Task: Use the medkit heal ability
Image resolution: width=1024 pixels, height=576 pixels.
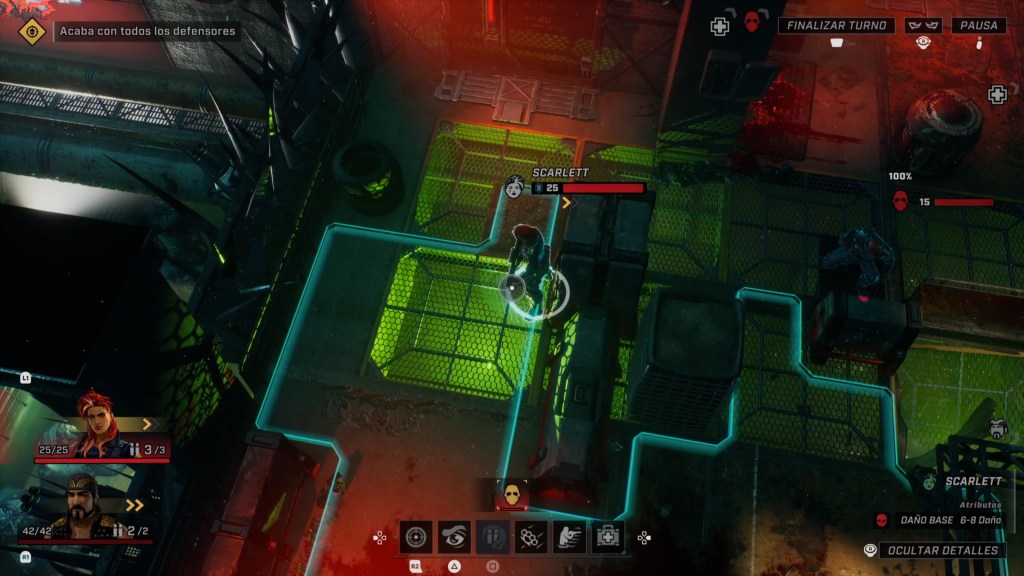Action: (x=607, y=537)
